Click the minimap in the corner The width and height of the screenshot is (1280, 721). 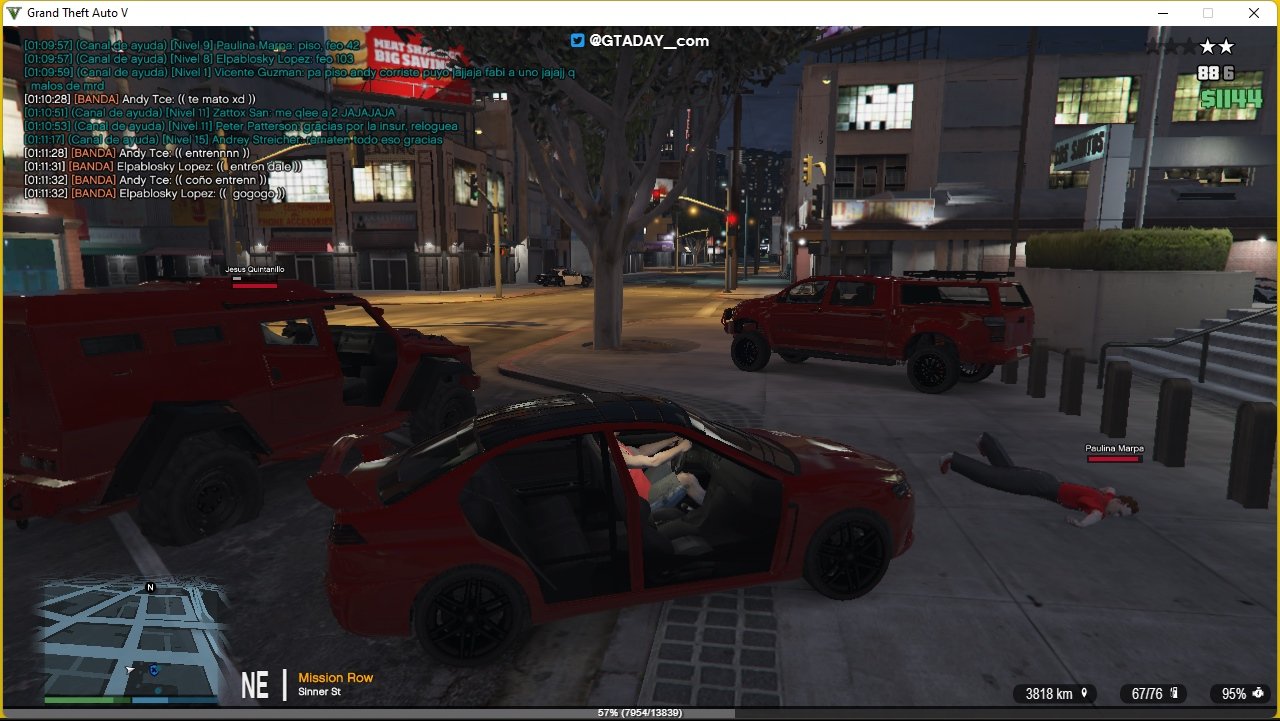point(130,638)
